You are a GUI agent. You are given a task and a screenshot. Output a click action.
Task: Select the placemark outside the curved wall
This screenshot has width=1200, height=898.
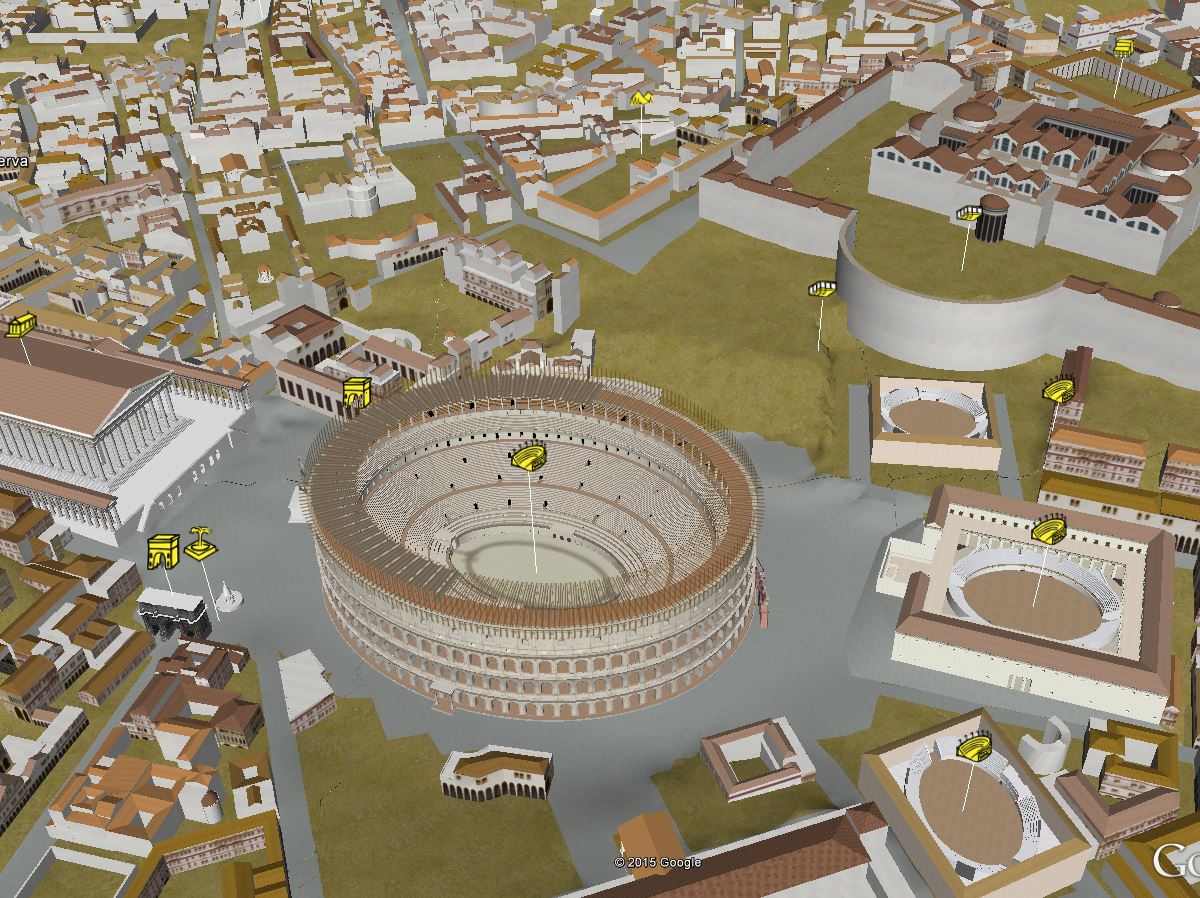pos(822,289)
